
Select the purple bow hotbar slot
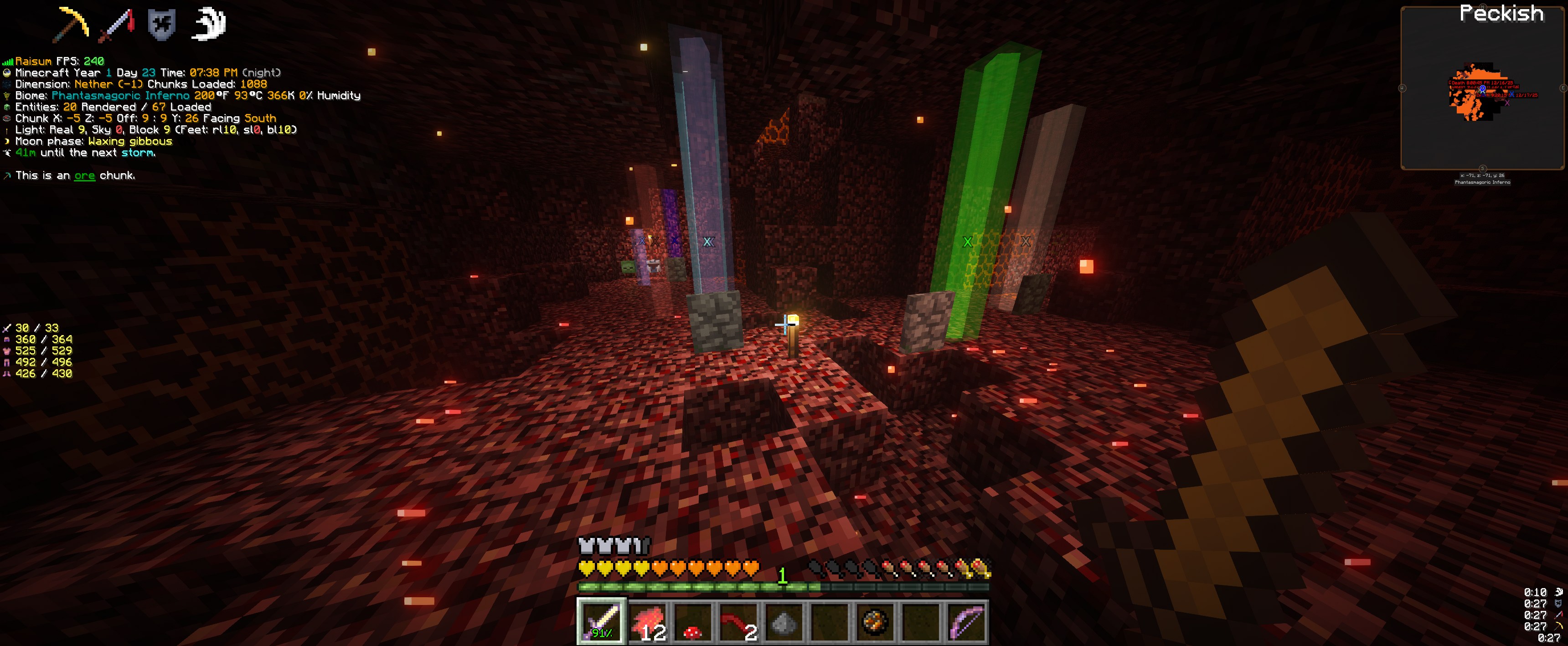click(x=967, y=622)
